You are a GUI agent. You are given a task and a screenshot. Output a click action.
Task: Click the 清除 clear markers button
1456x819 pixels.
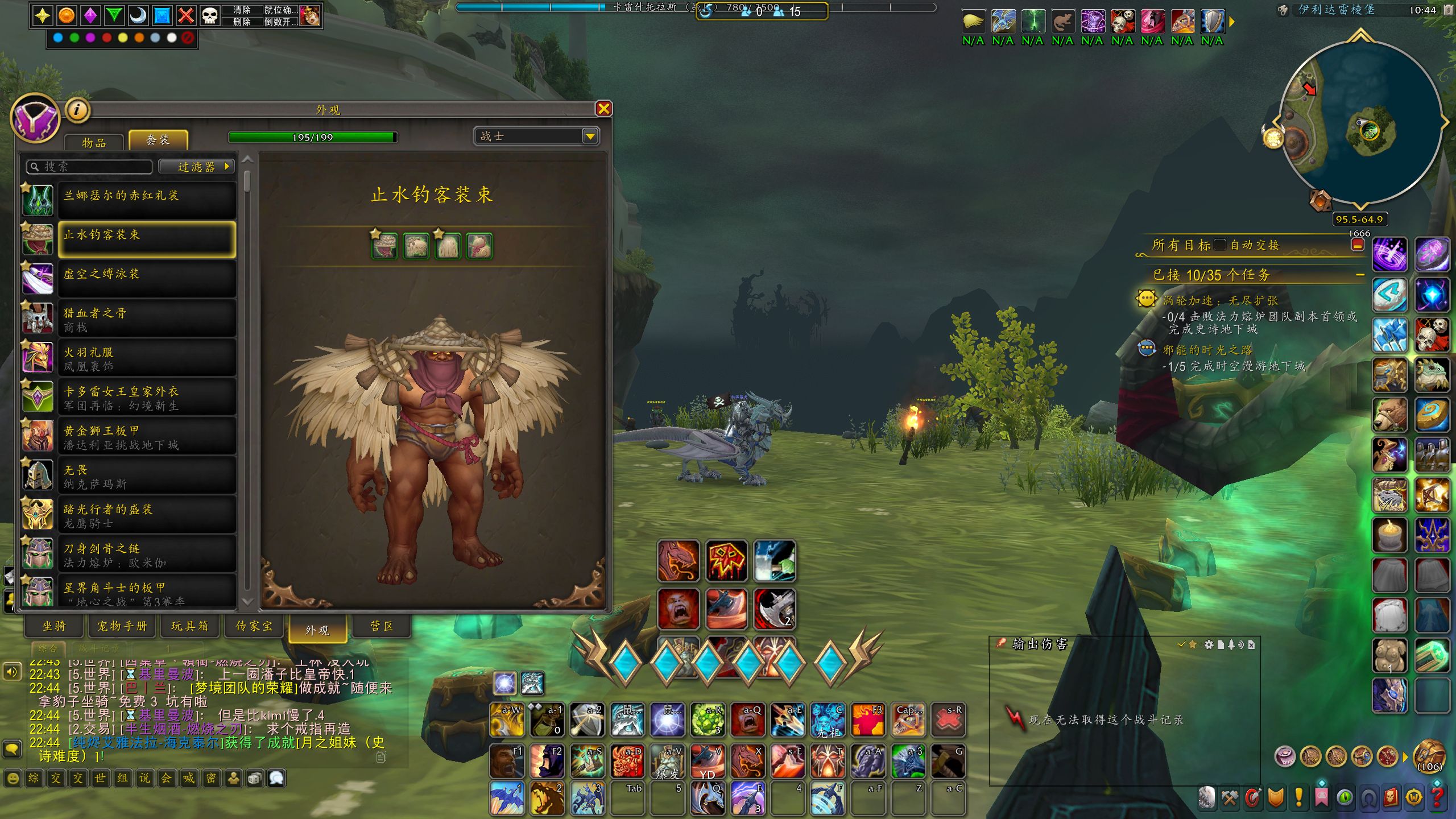coord(242,10)
